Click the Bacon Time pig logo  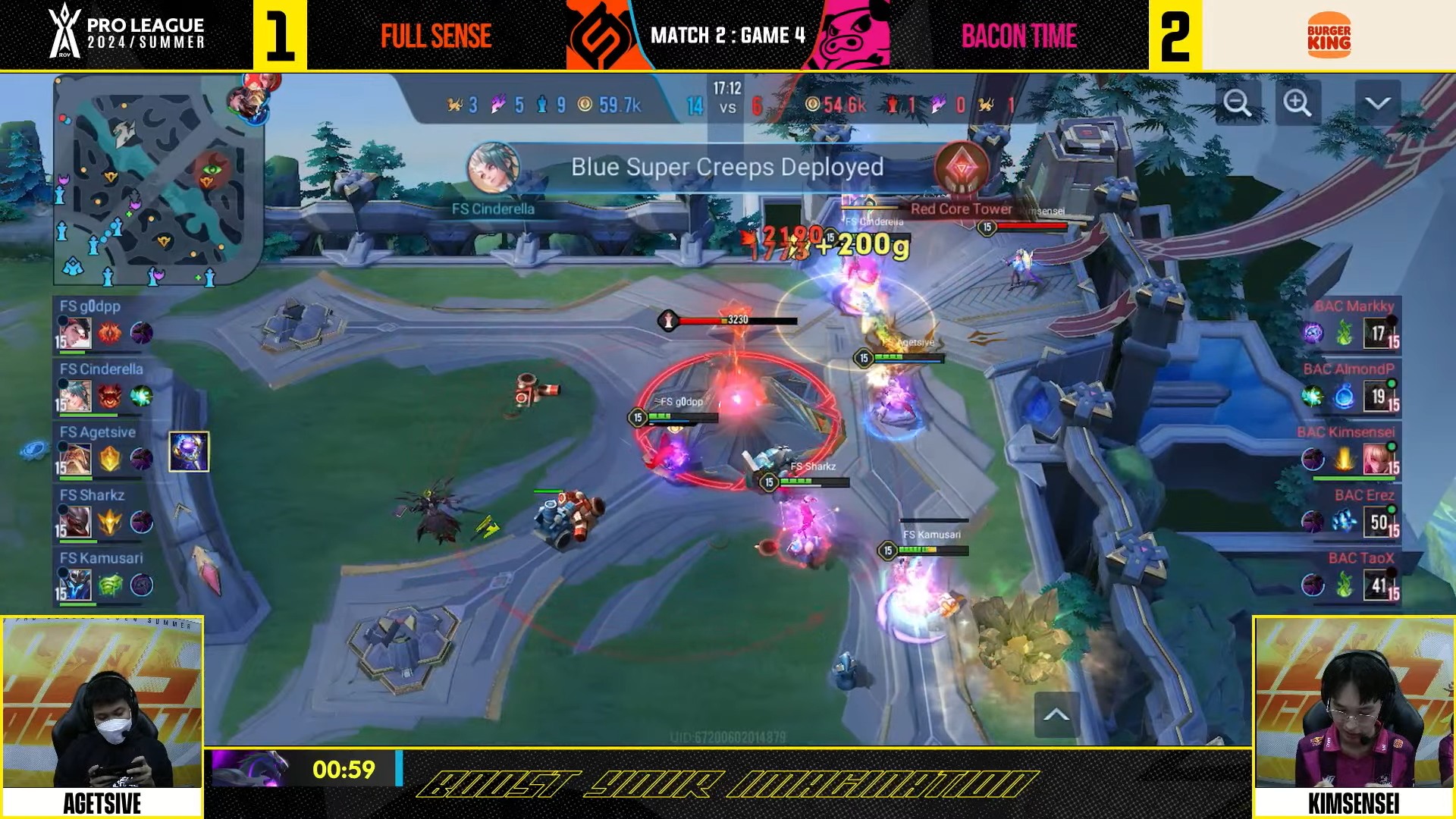coord(849,36)
